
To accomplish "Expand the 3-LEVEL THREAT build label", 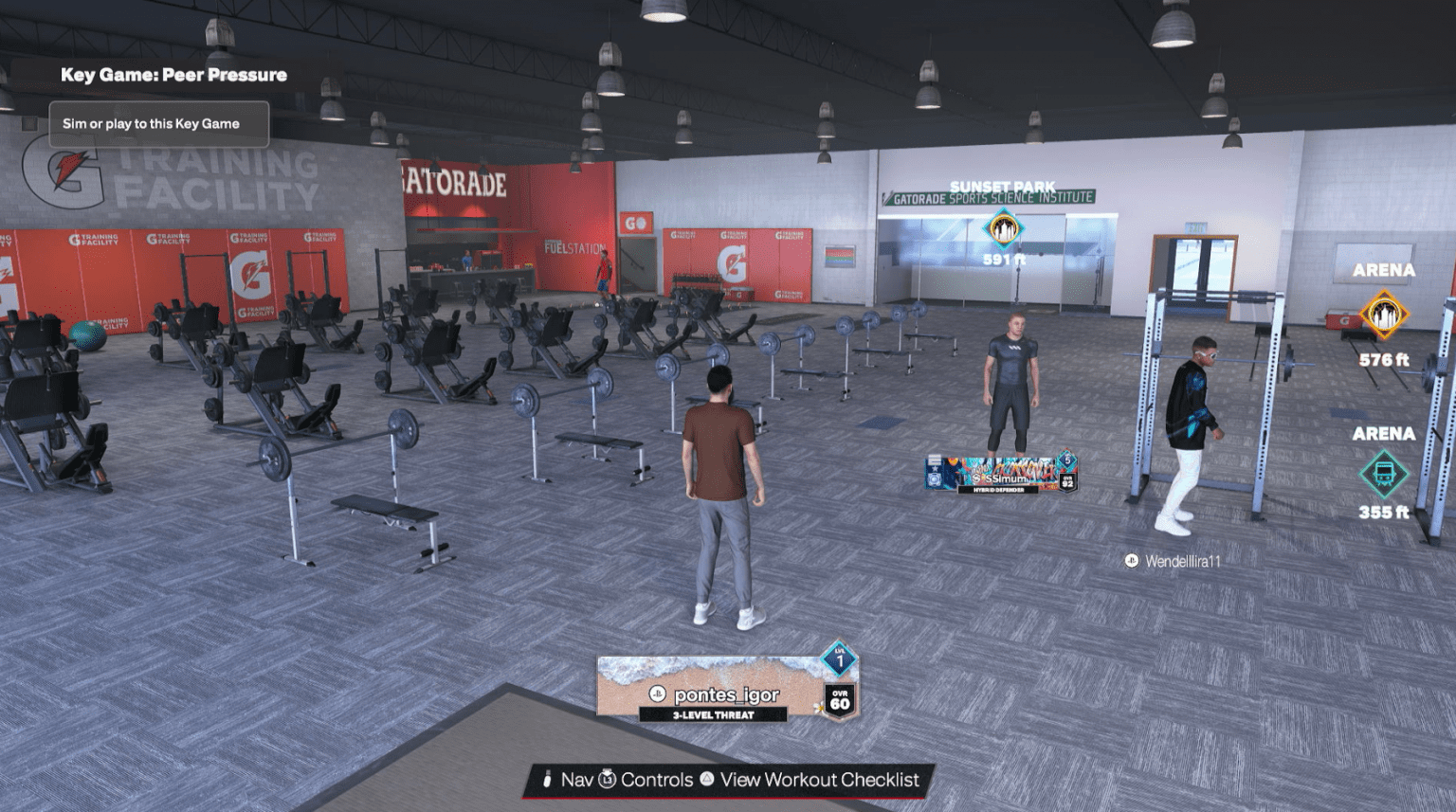I will click(716, 716).
